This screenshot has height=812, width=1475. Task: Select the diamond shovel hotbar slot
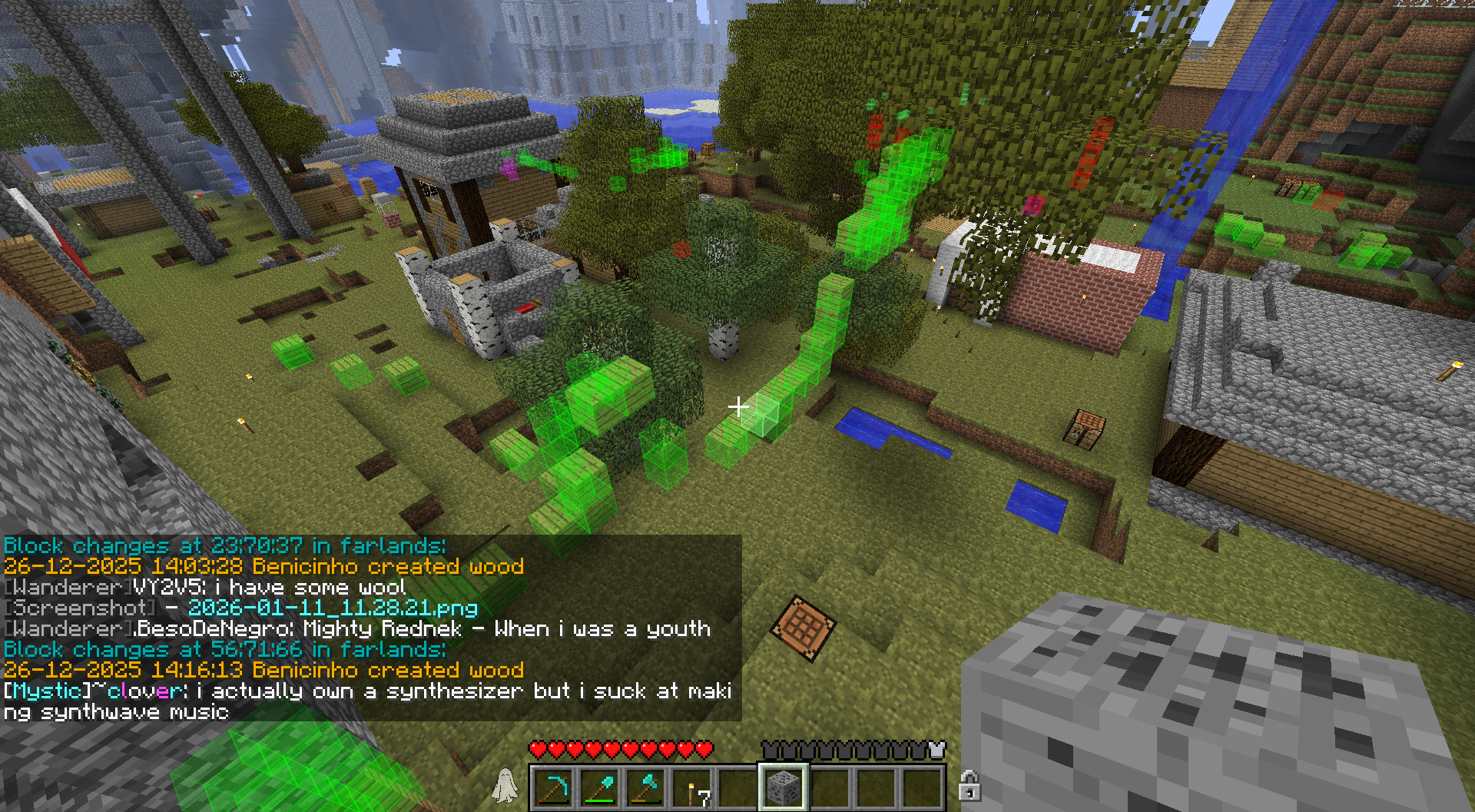coord(599,788)
